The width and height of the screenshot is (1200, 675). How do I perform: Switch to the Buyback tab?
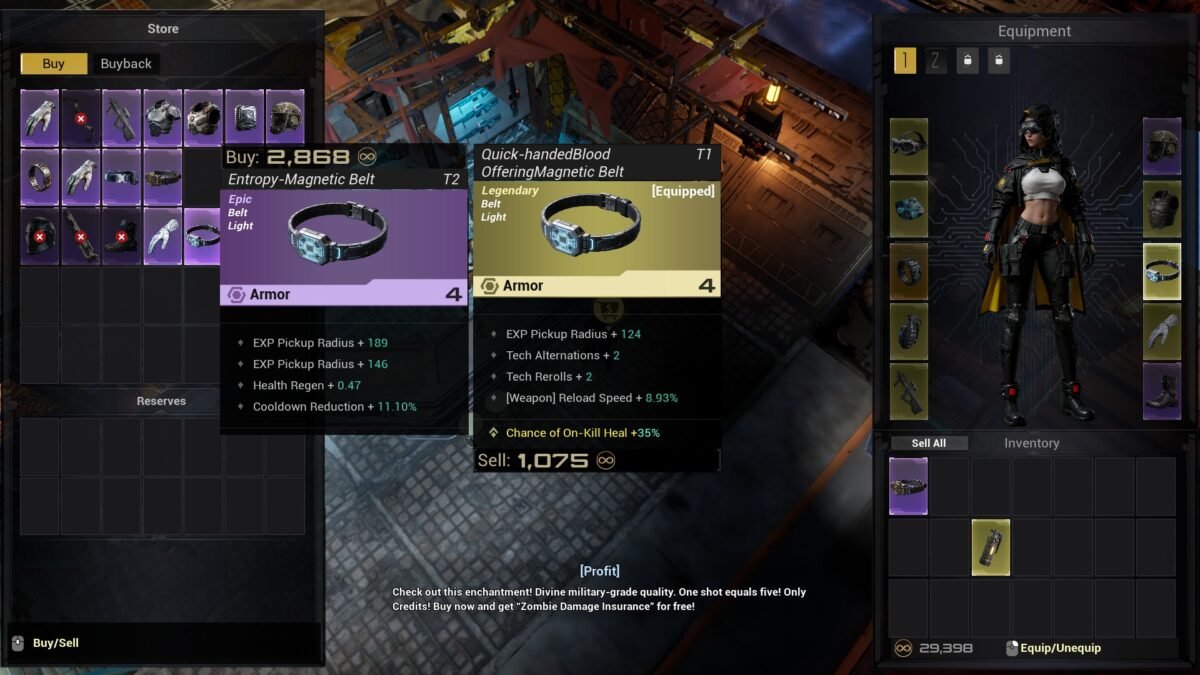pos(126,64)
